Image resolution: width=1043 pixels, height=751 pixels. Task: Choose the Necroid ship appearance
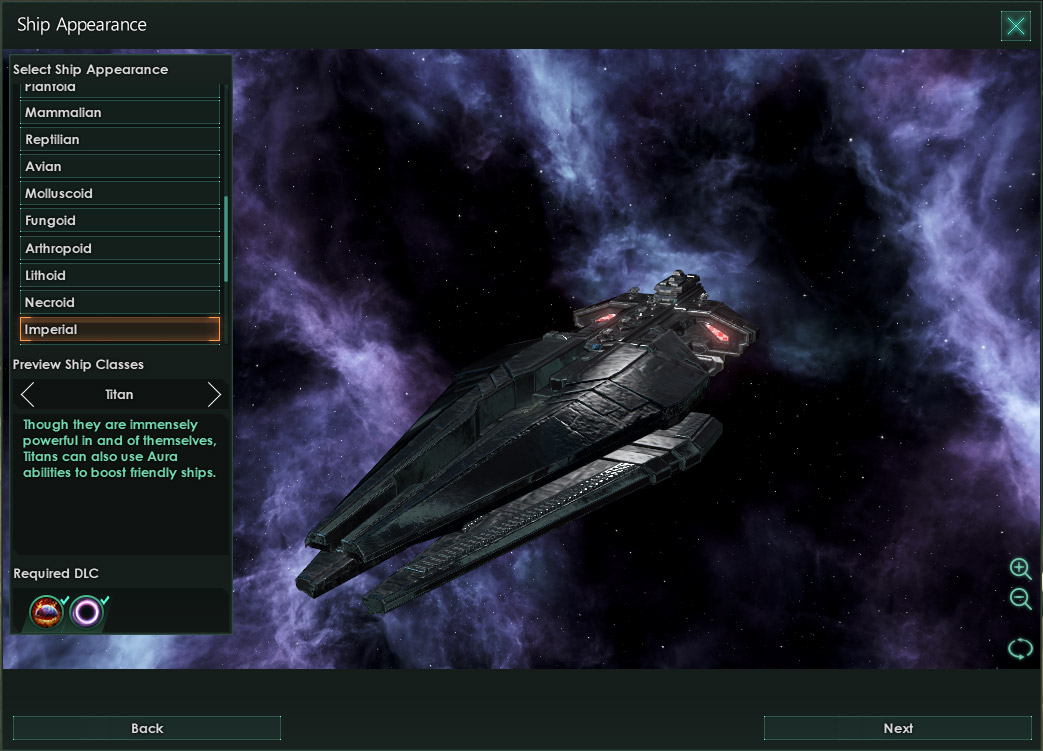(120, 302)
